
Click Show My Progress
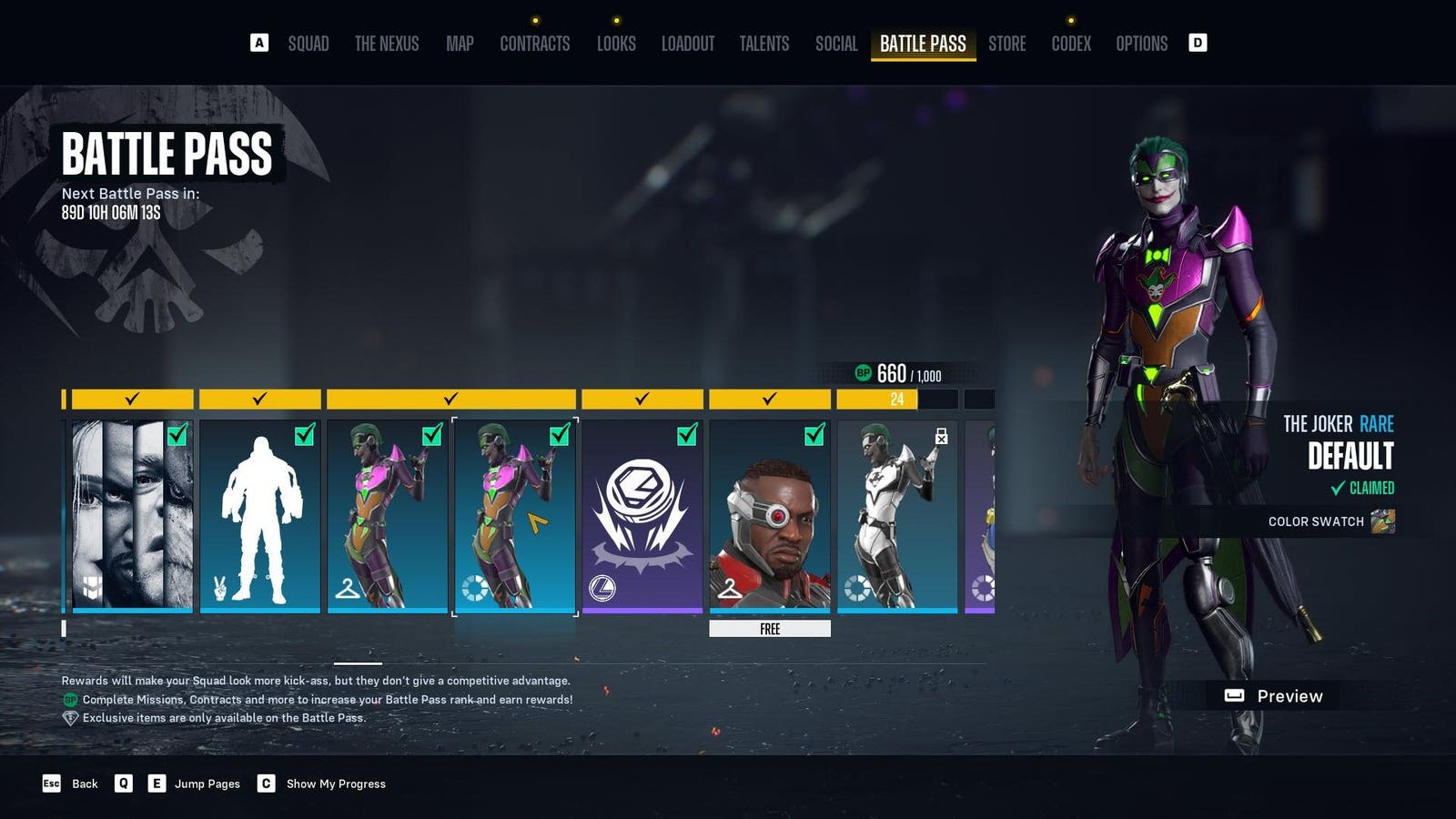click(337, 784)
